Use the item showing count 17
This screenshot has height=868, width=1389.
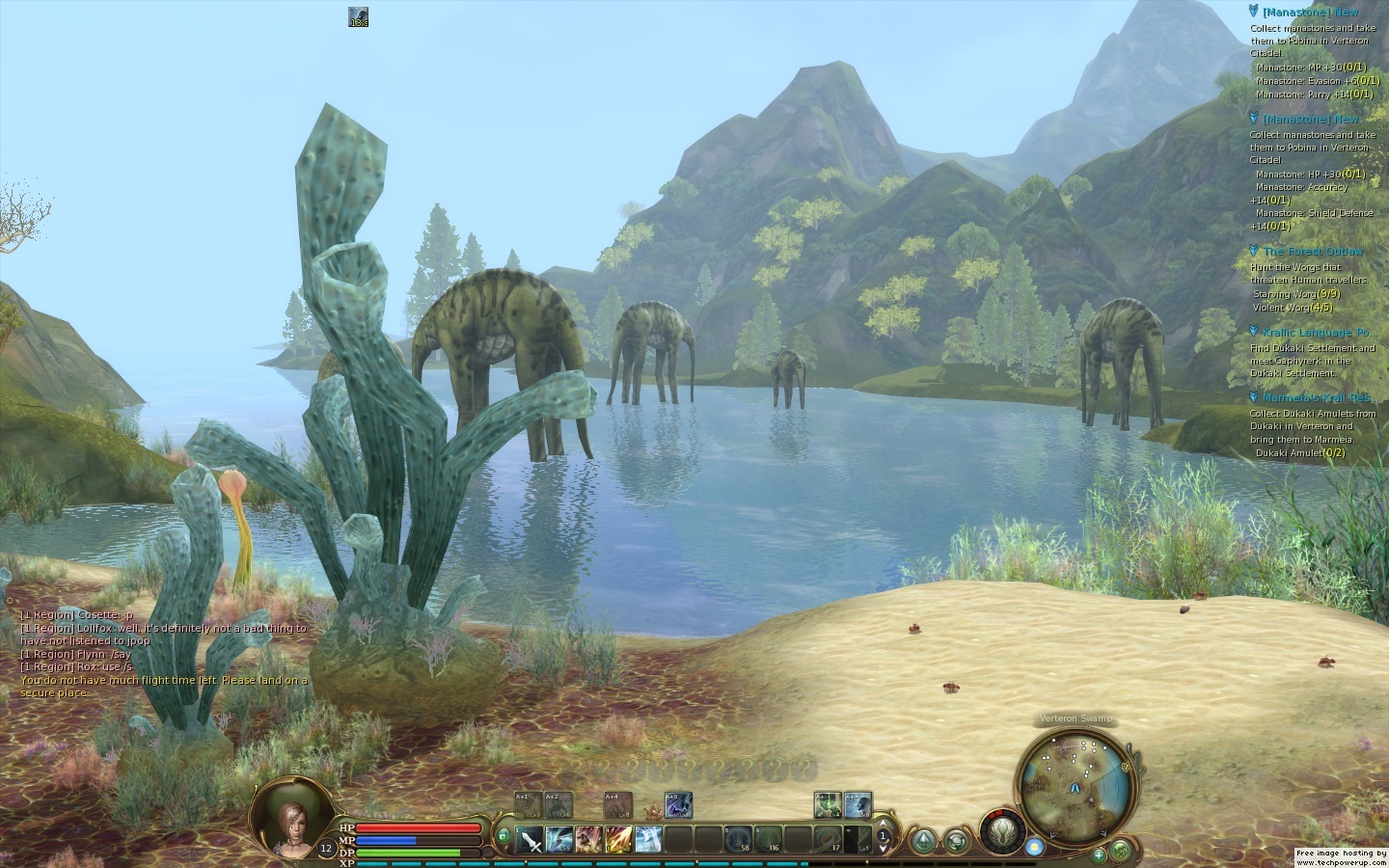point(828,839)
